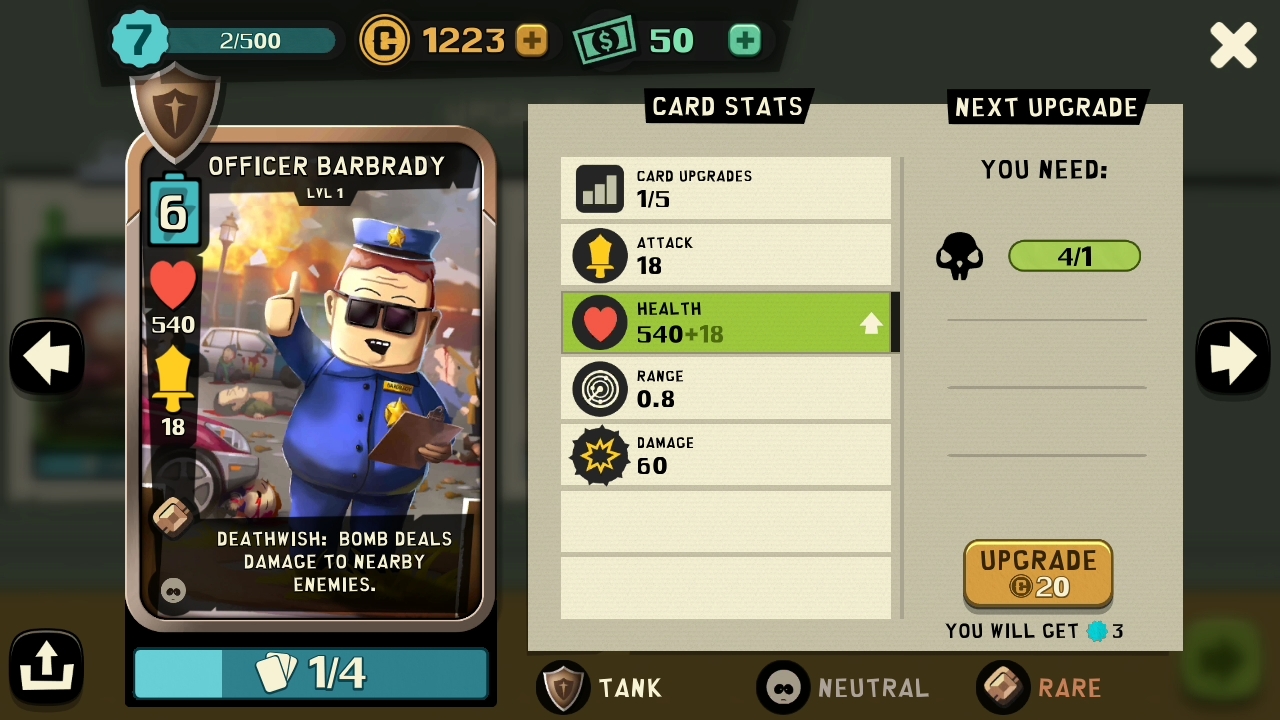1280x720 pixels.
Task: Upgrade the card for 20 coins
Action: 1038,573
